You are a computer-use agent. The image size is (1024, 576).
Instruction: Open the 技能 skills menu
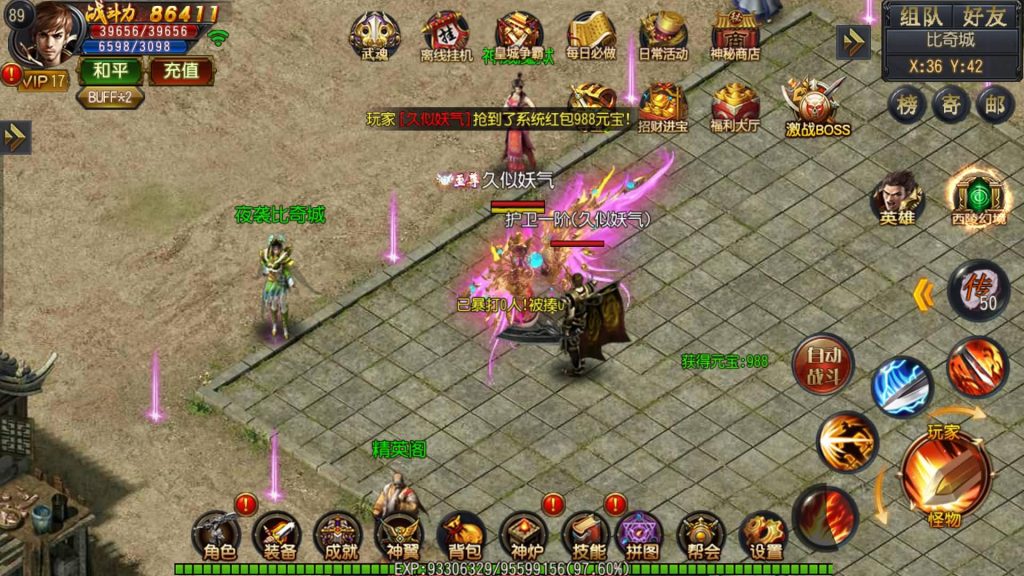pos(585,535)
